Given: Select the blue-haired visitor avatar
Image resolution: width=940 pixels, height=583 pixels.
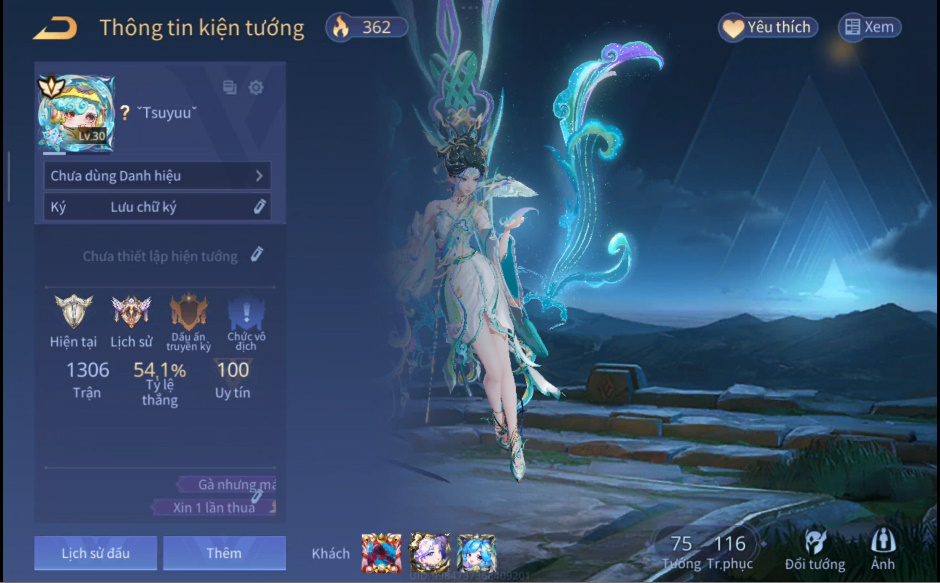Looking at the screenshot, I should [477, 553].
